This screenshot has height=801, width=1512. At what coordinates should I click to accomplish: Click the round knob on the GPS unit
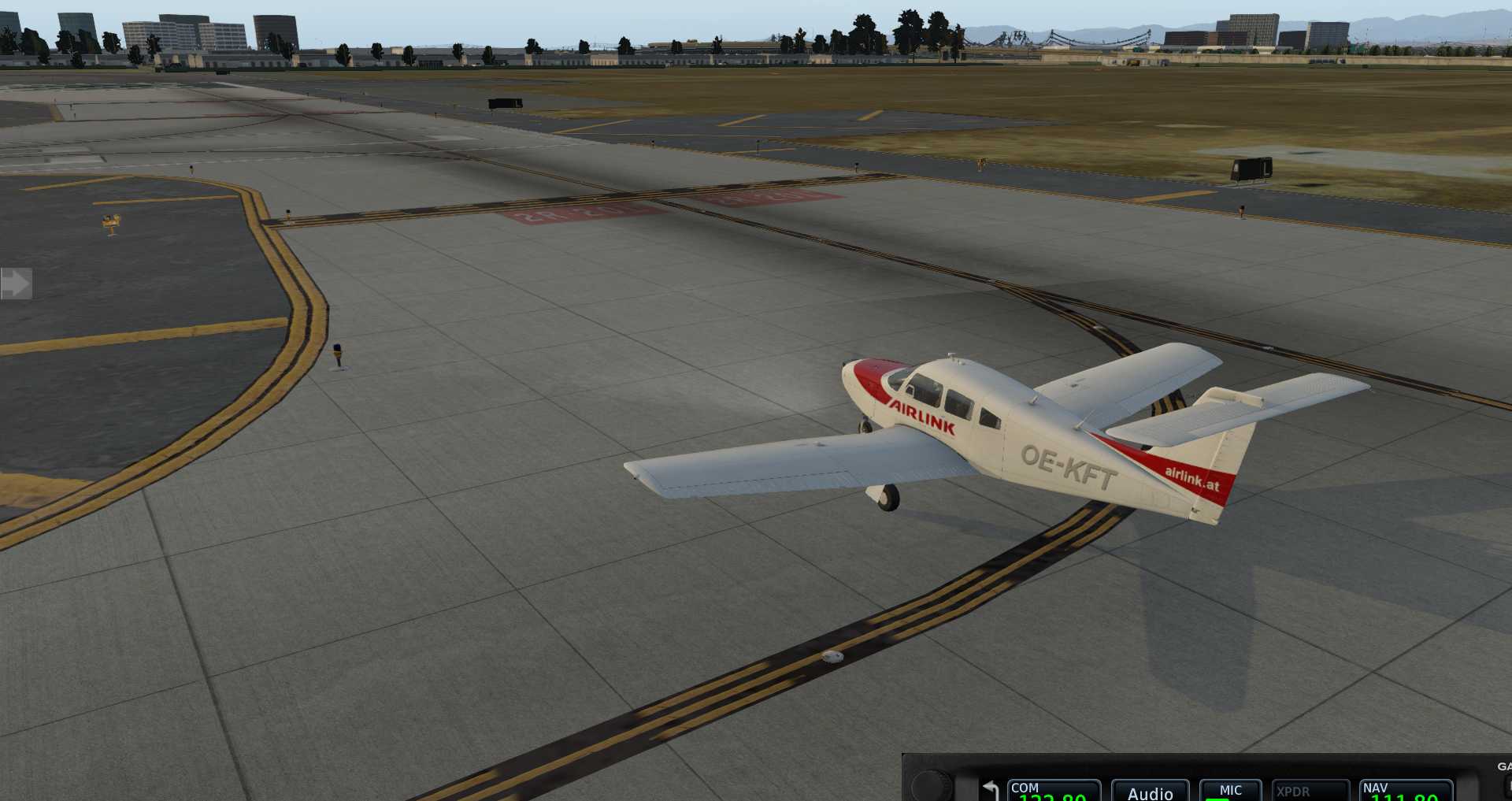pos(932,785)
